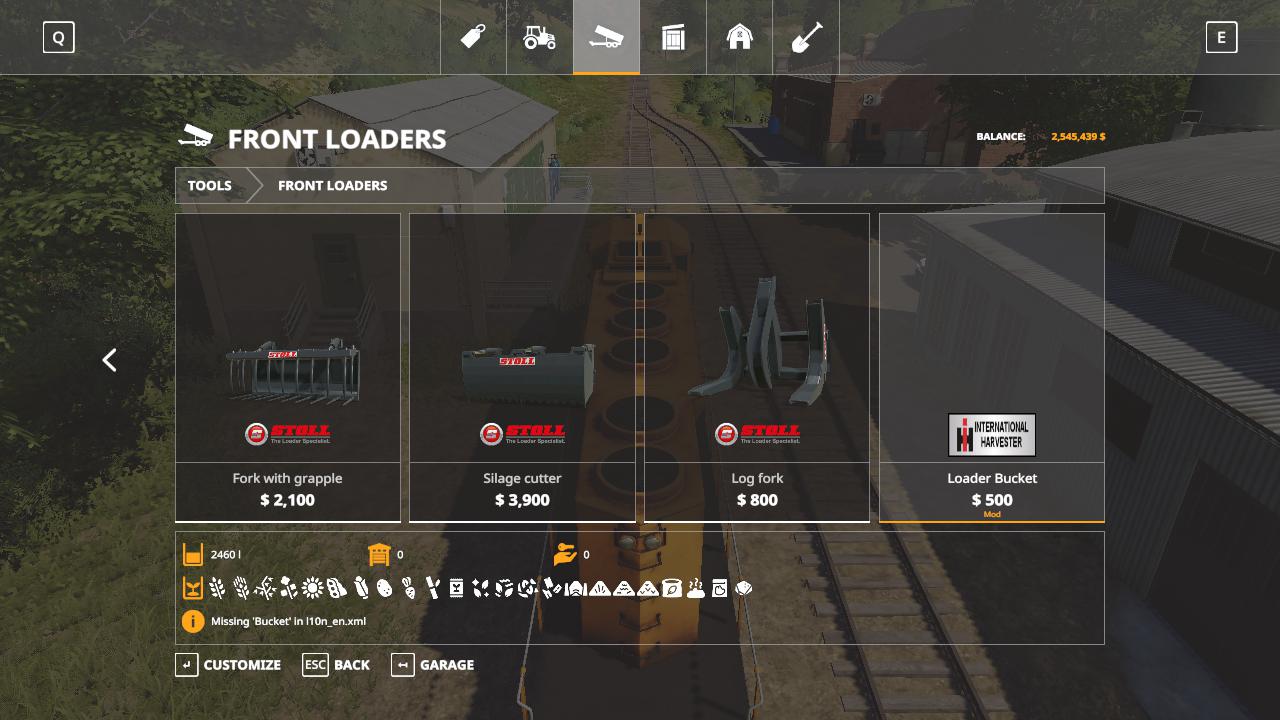Go to previous page with left arrow
The height and width of the screenshot is (720, 1280).
pyautogui.click(x=110, y=360)
